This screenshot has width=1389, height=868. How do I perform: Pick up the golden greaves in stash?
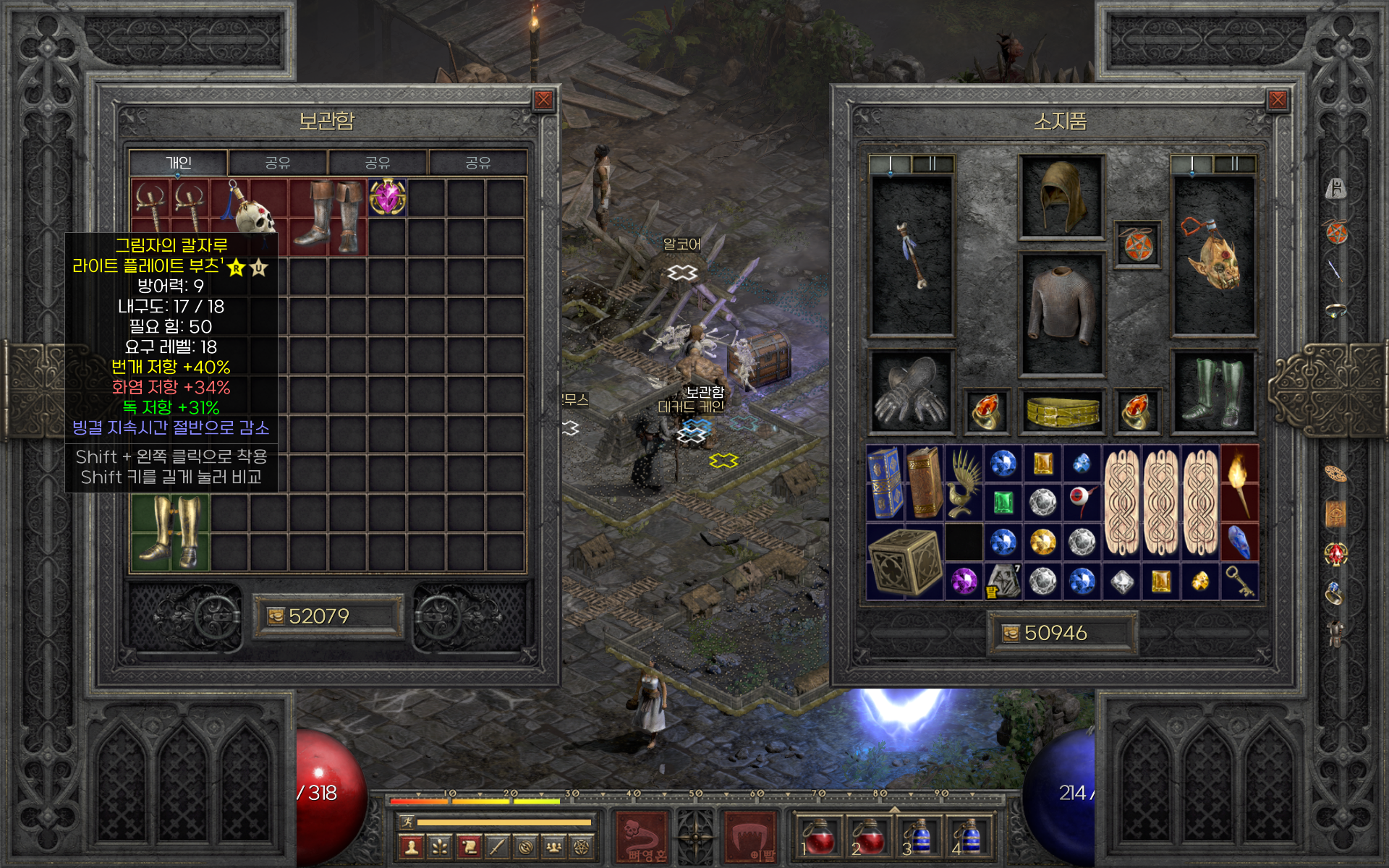(x=170, y=533)
